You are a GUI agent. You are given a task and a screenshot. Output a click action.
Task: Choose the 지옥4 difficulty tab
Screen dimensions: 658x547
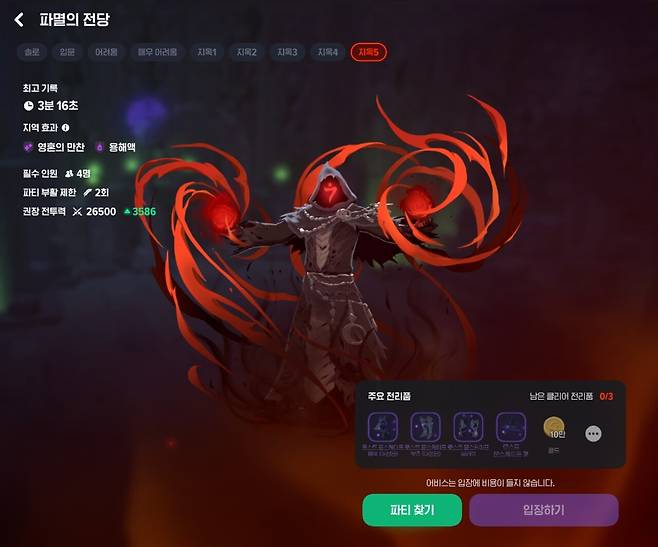pos(328,52)
